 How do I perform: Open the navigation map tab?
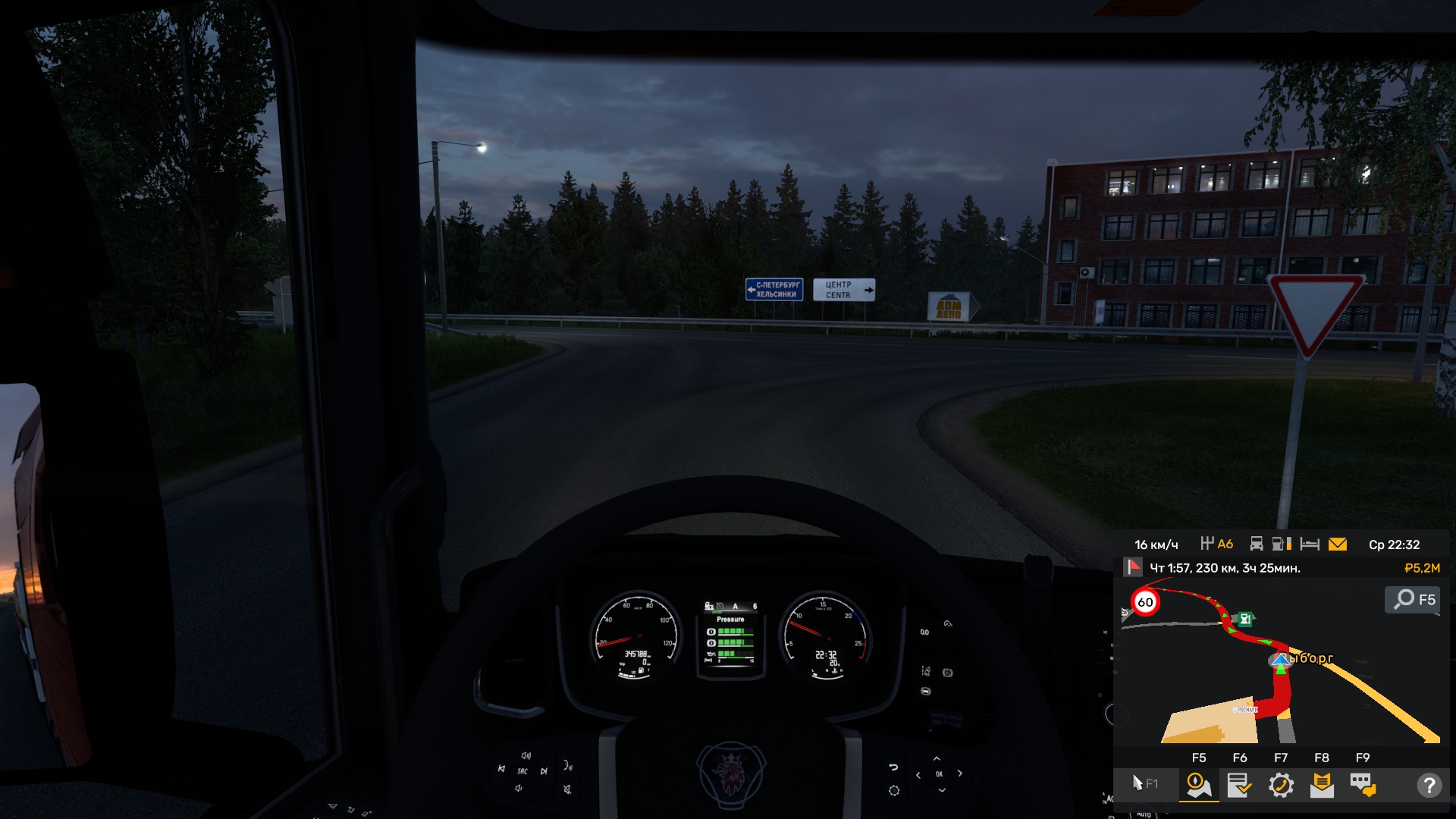pyautogui.click(x=1199, y=785)
